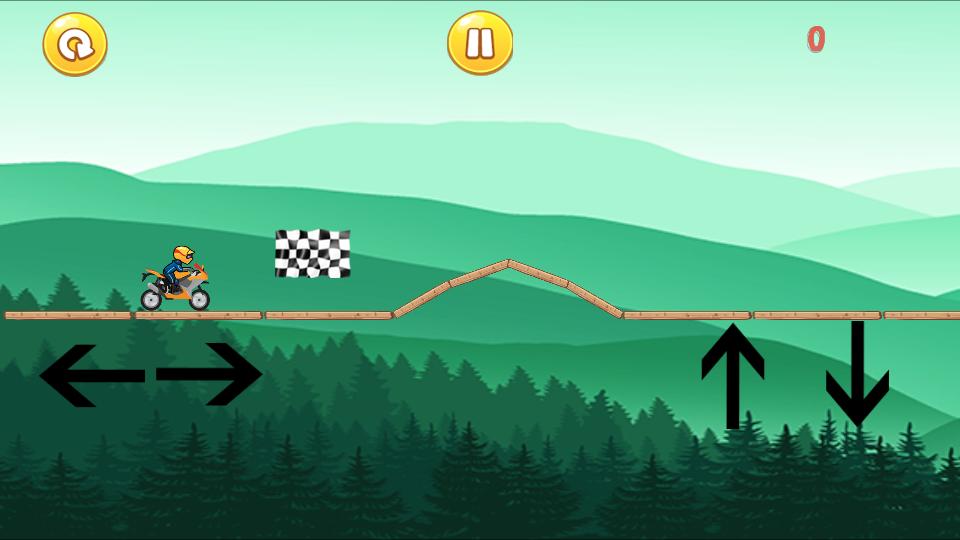
Task: Tap the left arrow control
Action: [x=90, y=375]
